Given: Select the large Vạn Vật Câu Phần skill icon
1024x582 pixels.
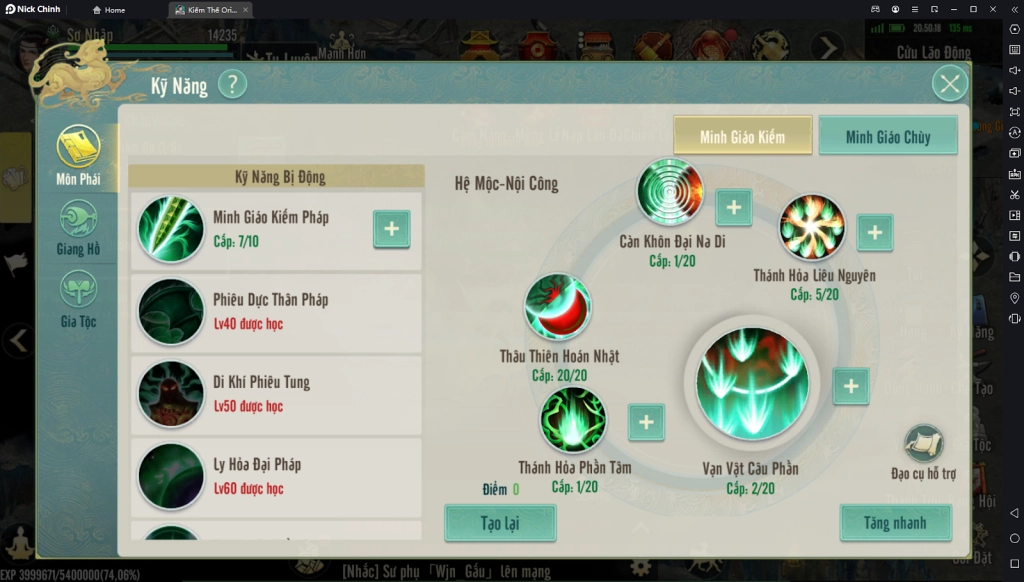Looking at the screenshot, I should click(751, 385).
